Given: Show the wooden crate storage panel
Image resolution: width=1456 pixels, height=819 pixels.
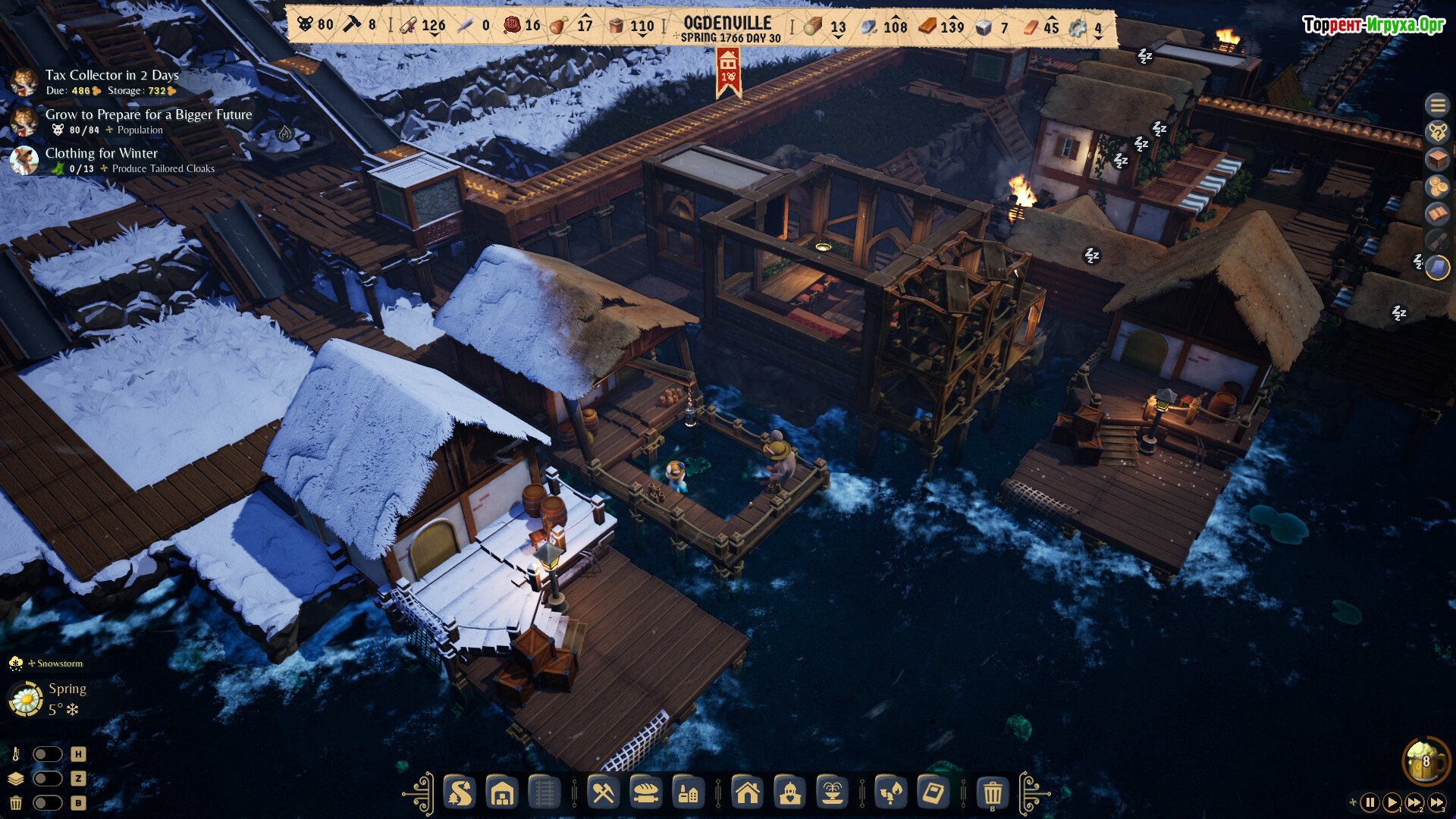Looking at the screenshot, I should (1437, 159).
